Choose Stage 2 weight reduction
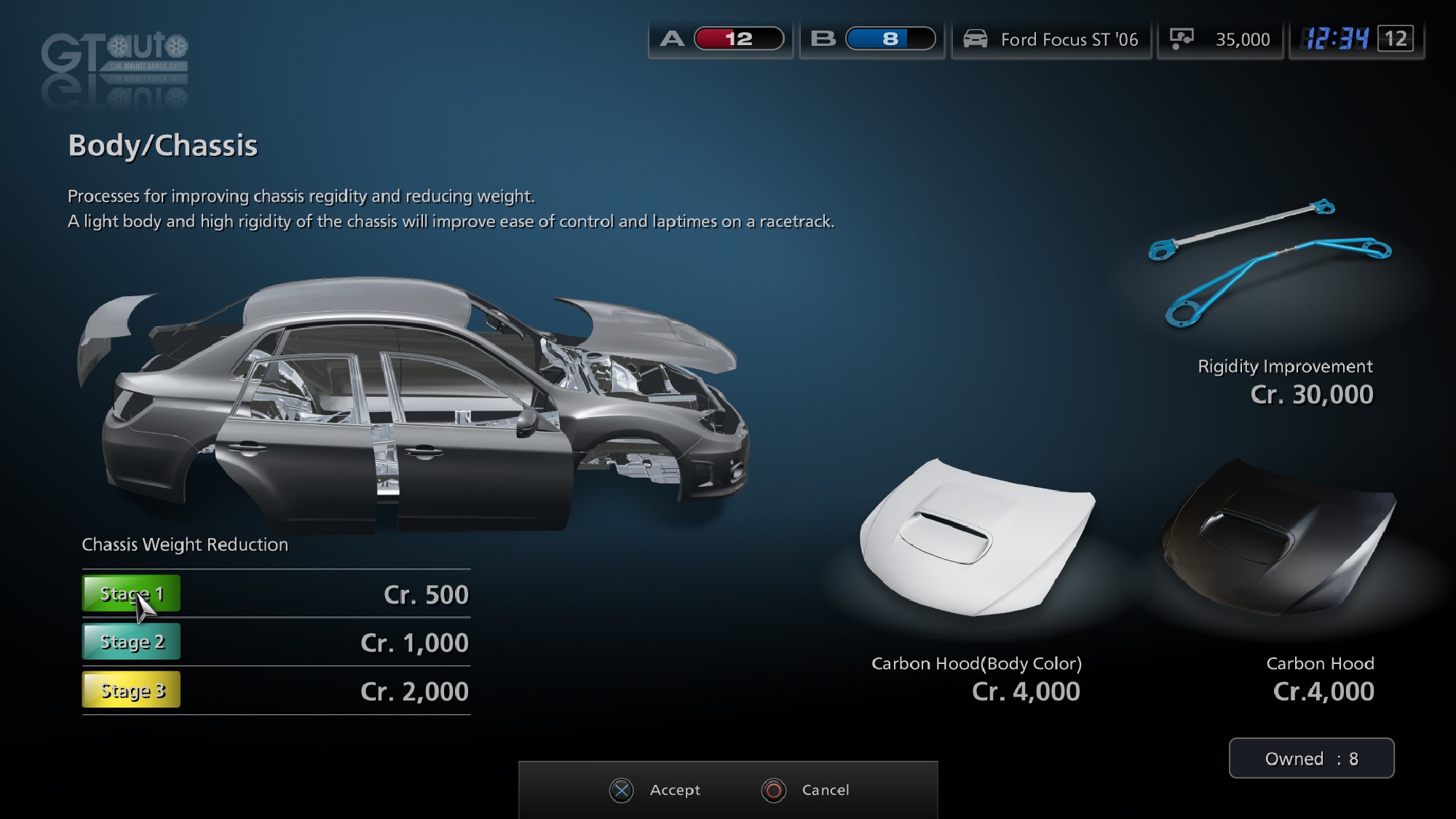This screenshot has width=1456, height=819. pos(131,642)
